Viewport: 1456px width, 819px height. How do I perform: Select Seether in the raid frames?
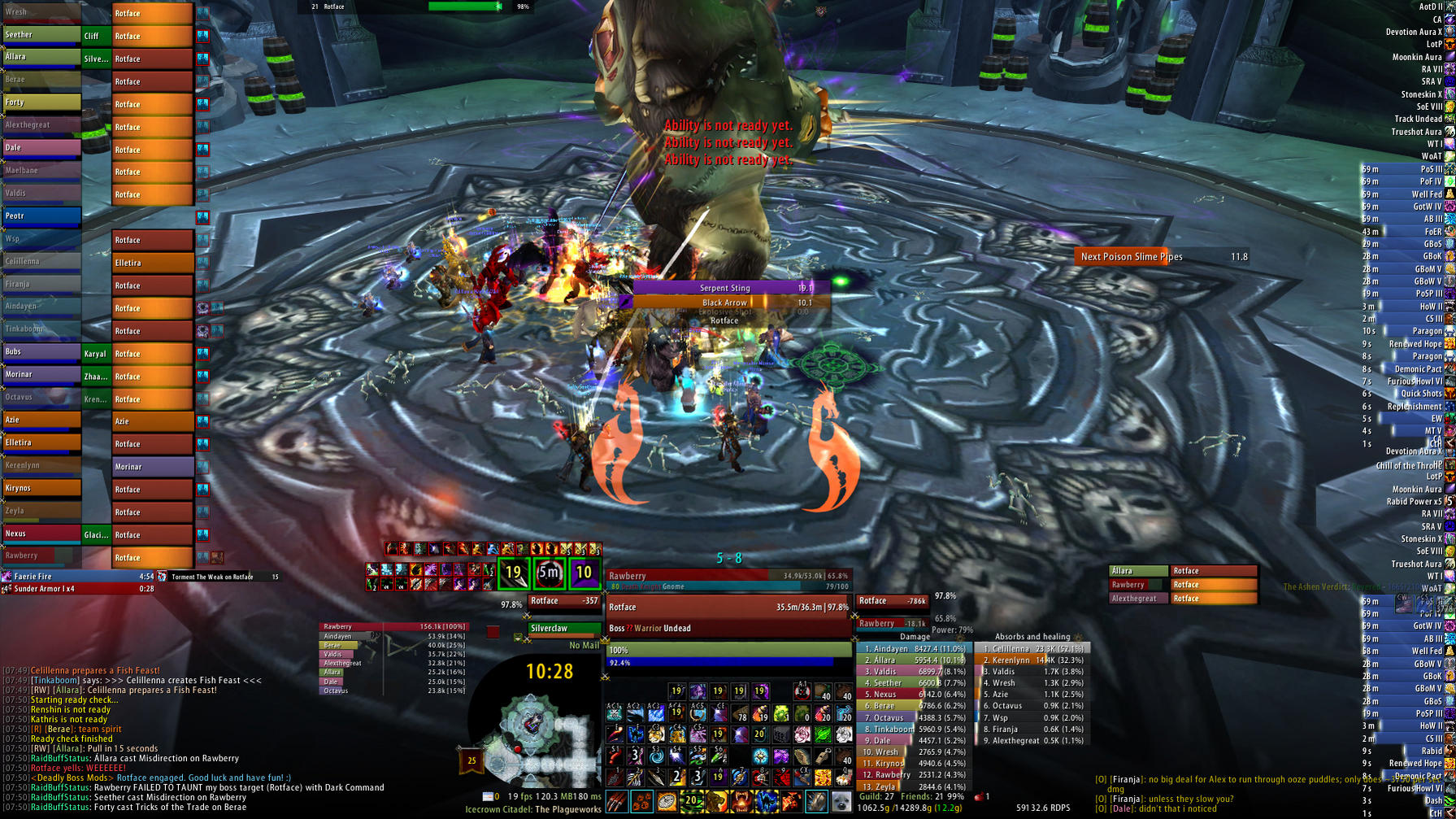[x=41, y=35]
